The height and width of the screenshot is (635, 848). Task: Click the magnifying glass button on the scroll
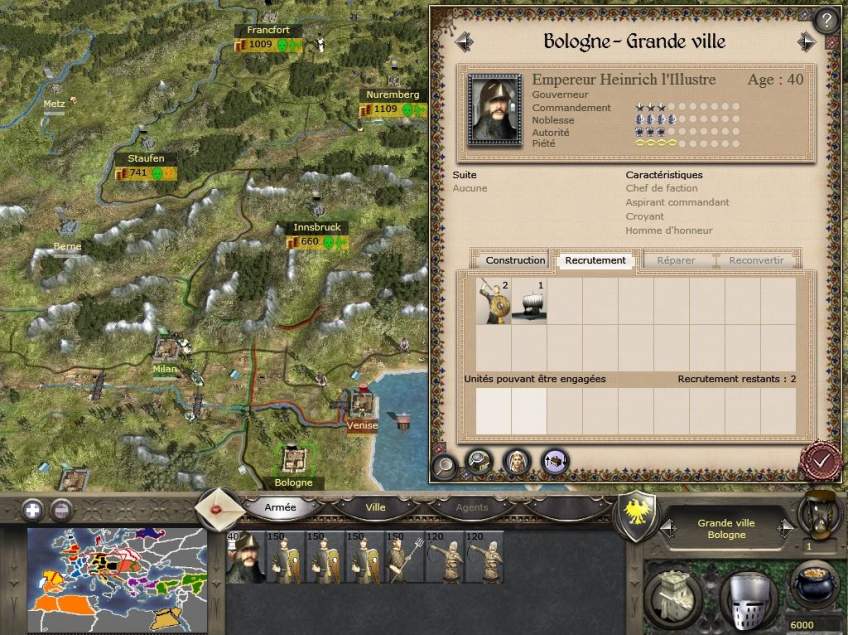(445, 463)
